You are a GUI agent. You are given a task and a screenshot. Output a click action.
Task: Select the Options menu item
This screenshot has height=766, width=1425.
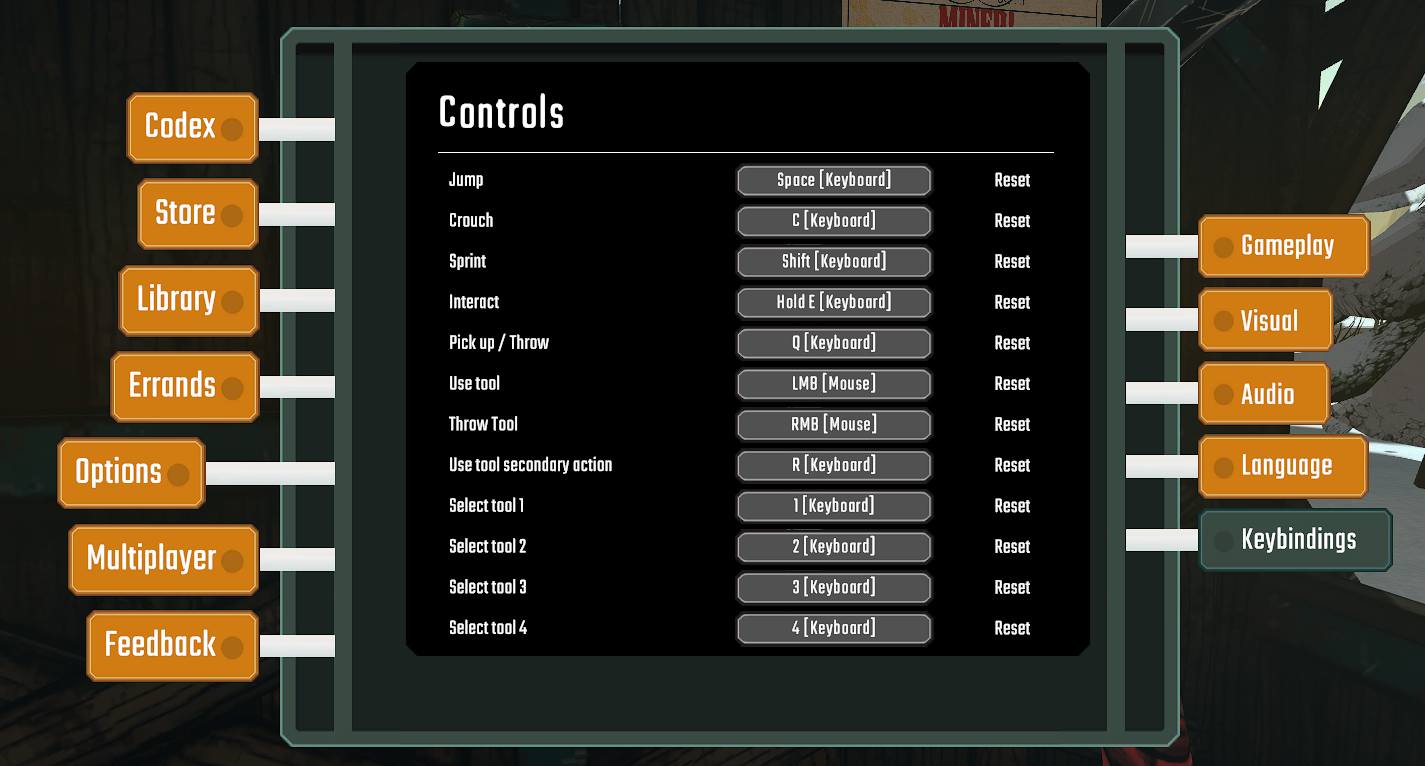(x=130, y=472)
